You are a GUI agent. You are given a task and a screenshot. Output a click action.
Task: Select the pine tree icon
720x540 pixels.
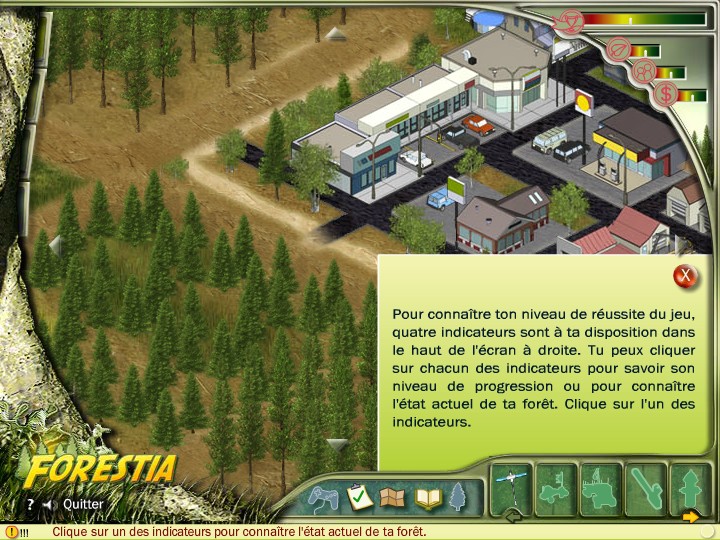[x=458, y=496]
